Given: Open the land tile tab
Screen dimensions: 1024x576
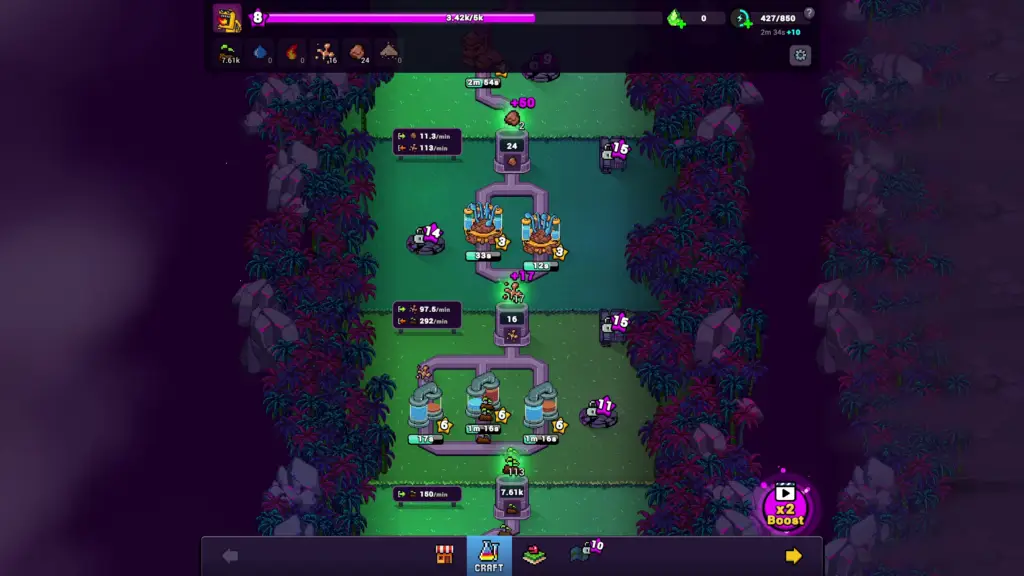Looking at the screenshot, I should pyautogui.click(x=535, y=555).
